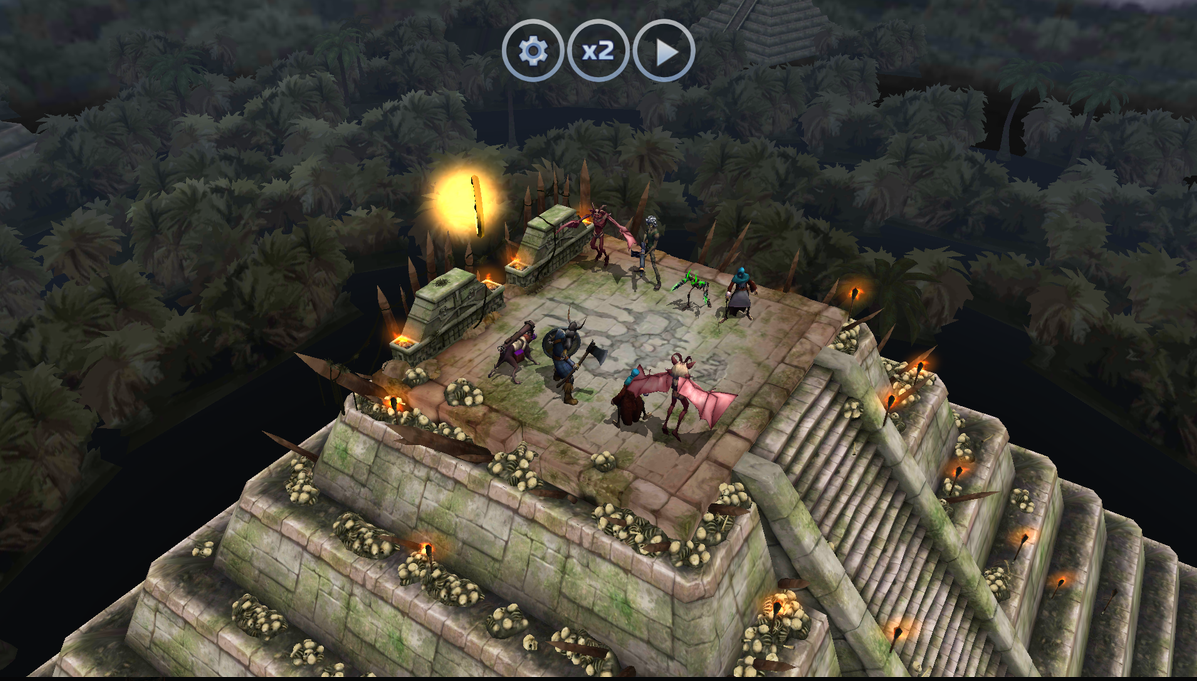Open the gear settings button

(533, 51)
